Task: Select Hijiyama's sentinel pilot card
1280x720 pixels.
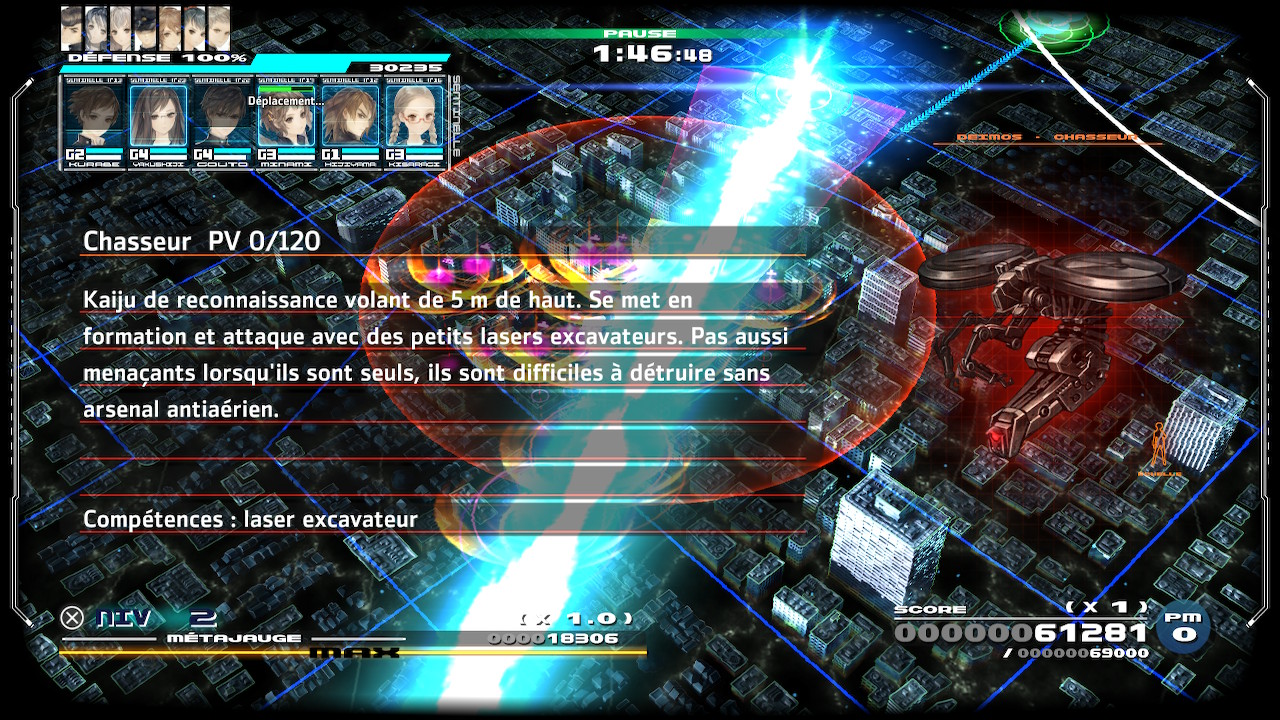Action: point(350,122)
